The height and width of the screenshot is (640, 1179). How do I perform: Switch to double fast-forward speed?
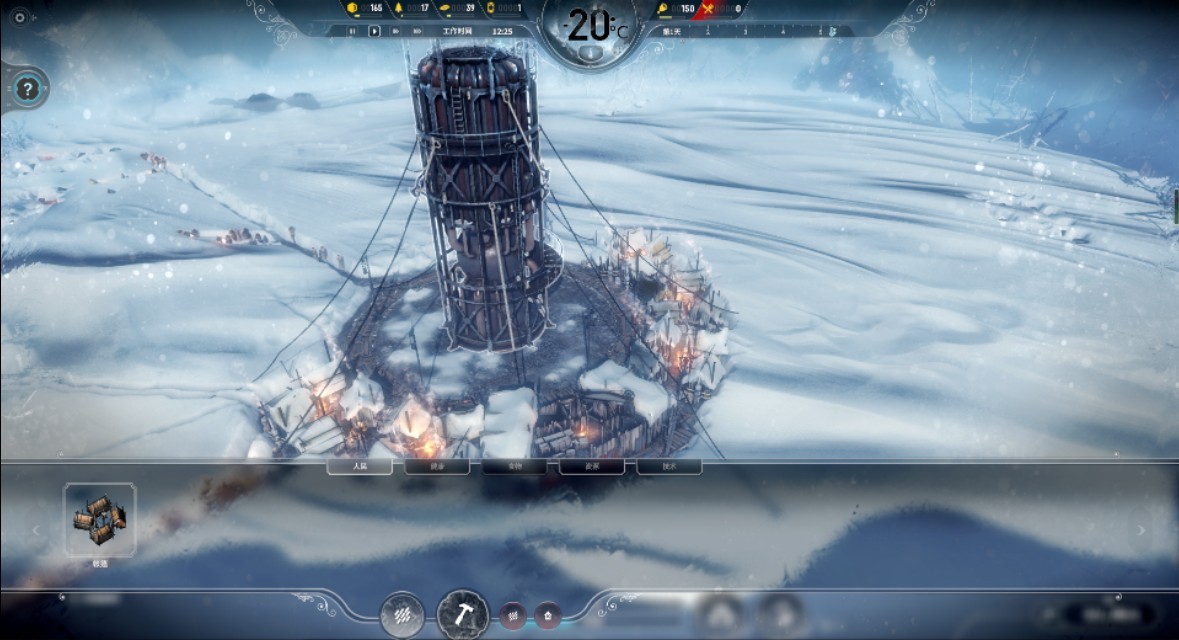coord(396,31)
